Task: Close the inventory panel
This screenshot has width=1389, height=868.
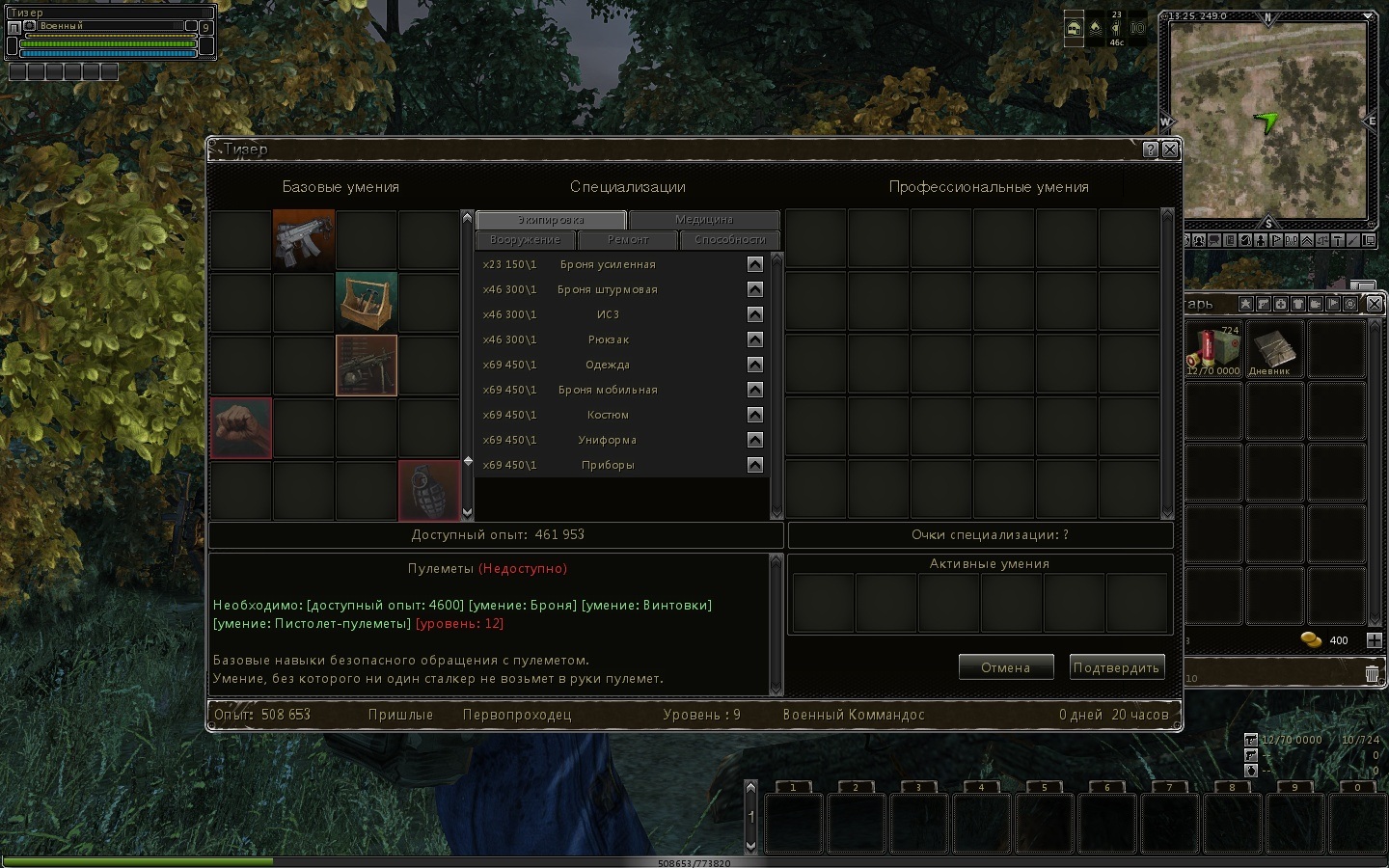Action: tap(1375, 304)
